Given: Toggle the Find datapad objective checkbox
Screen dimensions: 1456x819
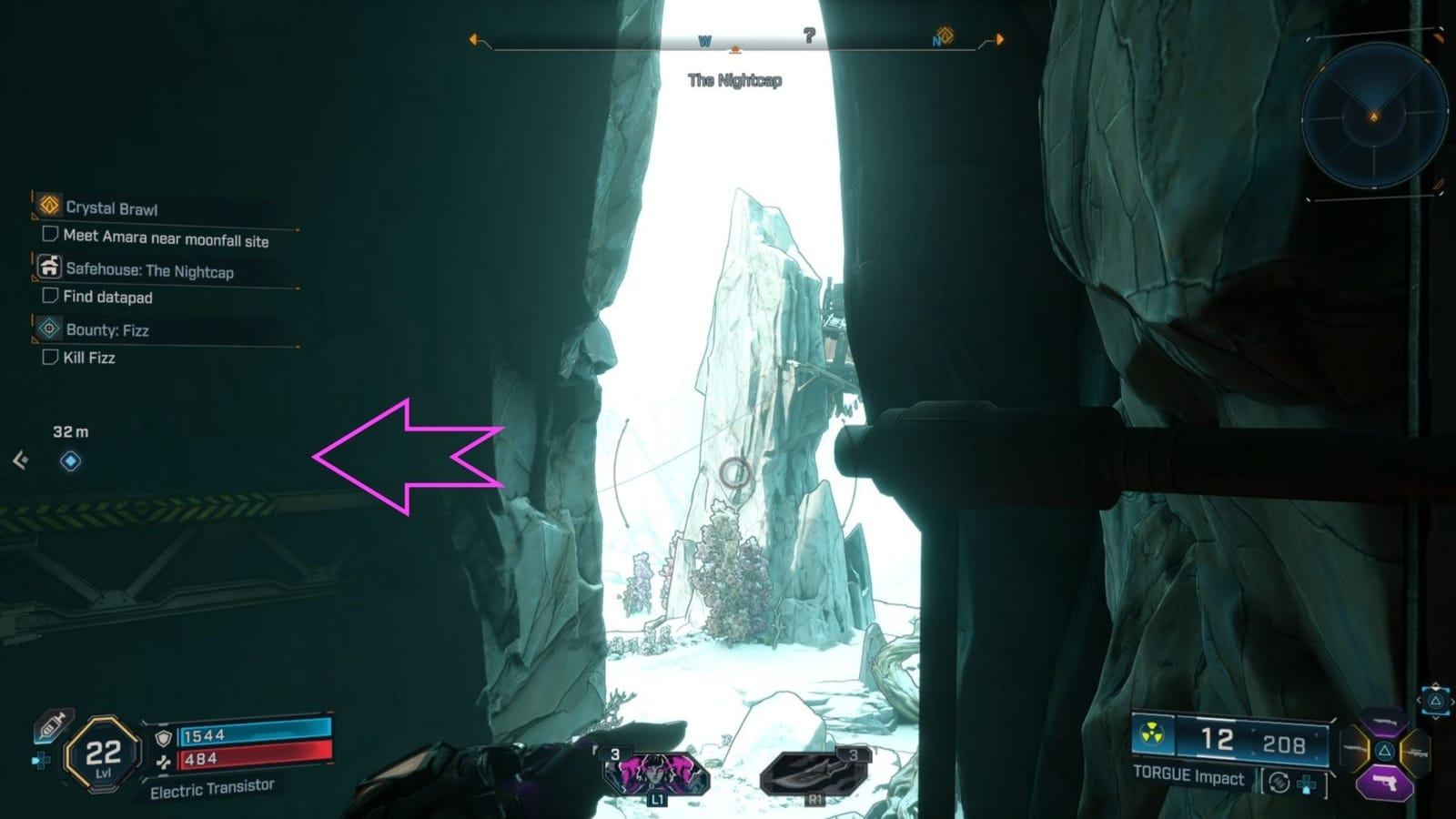Looking at the screenshot, I should click(x=52, y=298).
